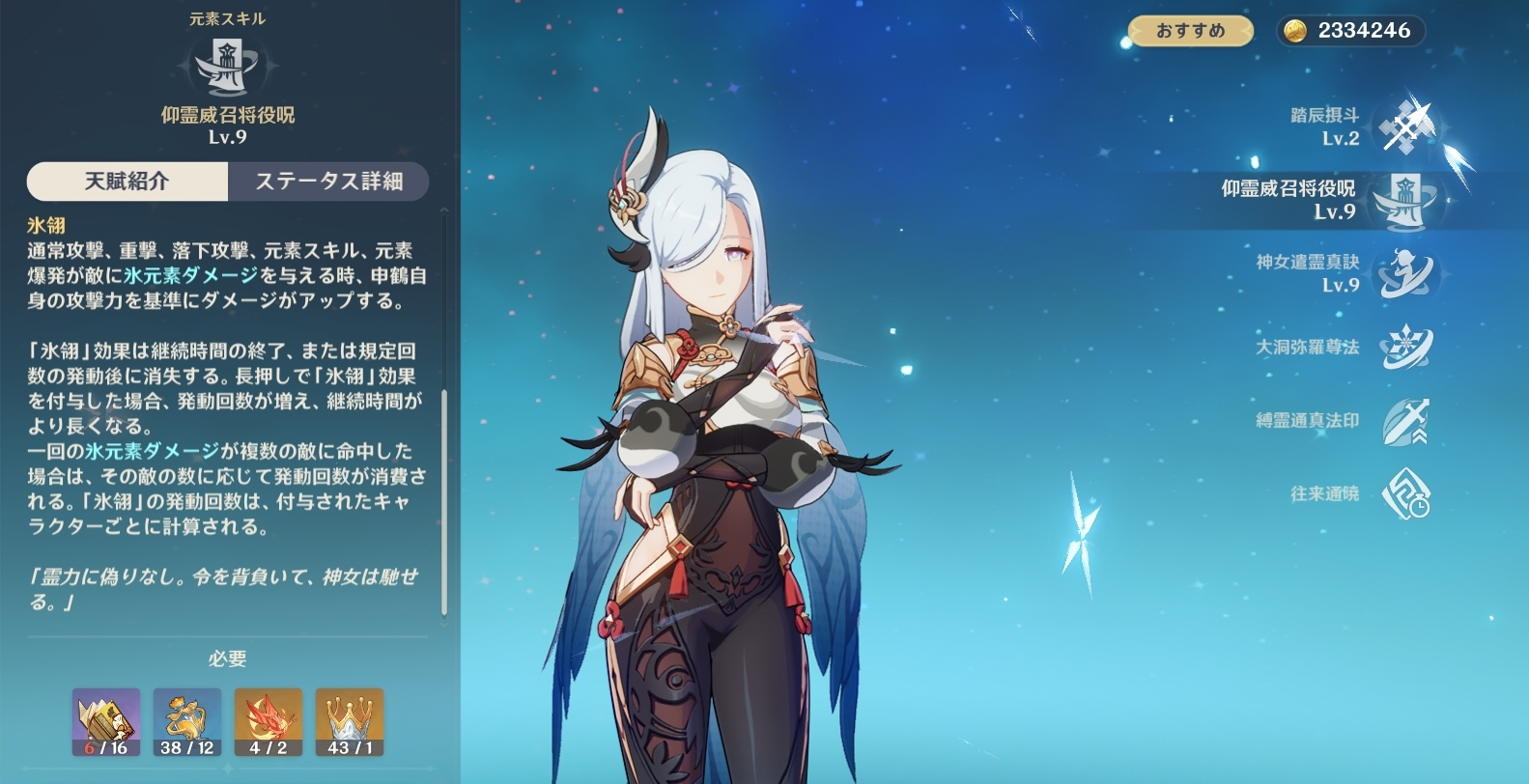
Task: Select the 仰霊威召将役呪 elemental skill talent
Action: [x=1405, y=201]
